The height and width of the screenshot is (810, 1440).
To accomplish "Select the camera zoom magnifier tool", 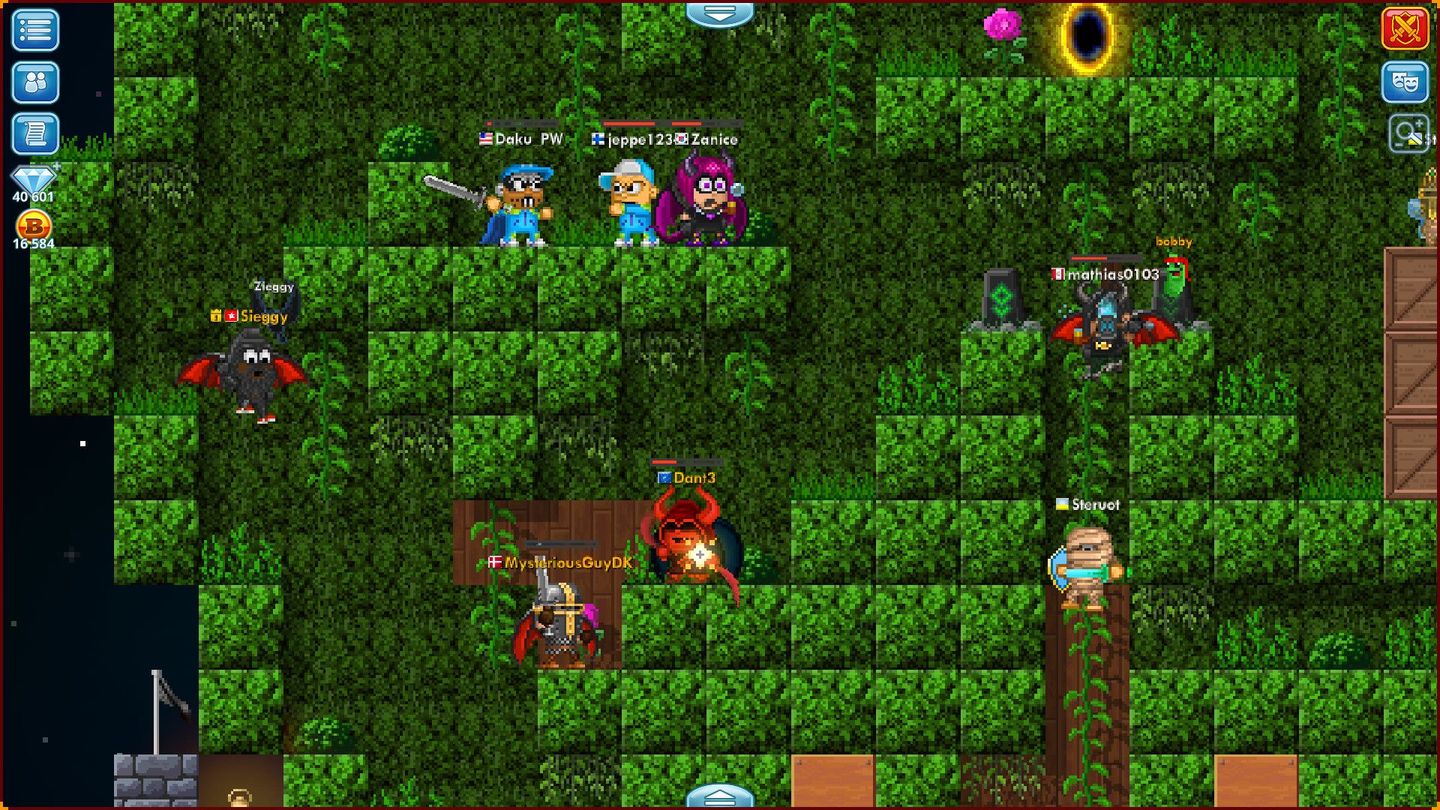I will pos(1404,132).
